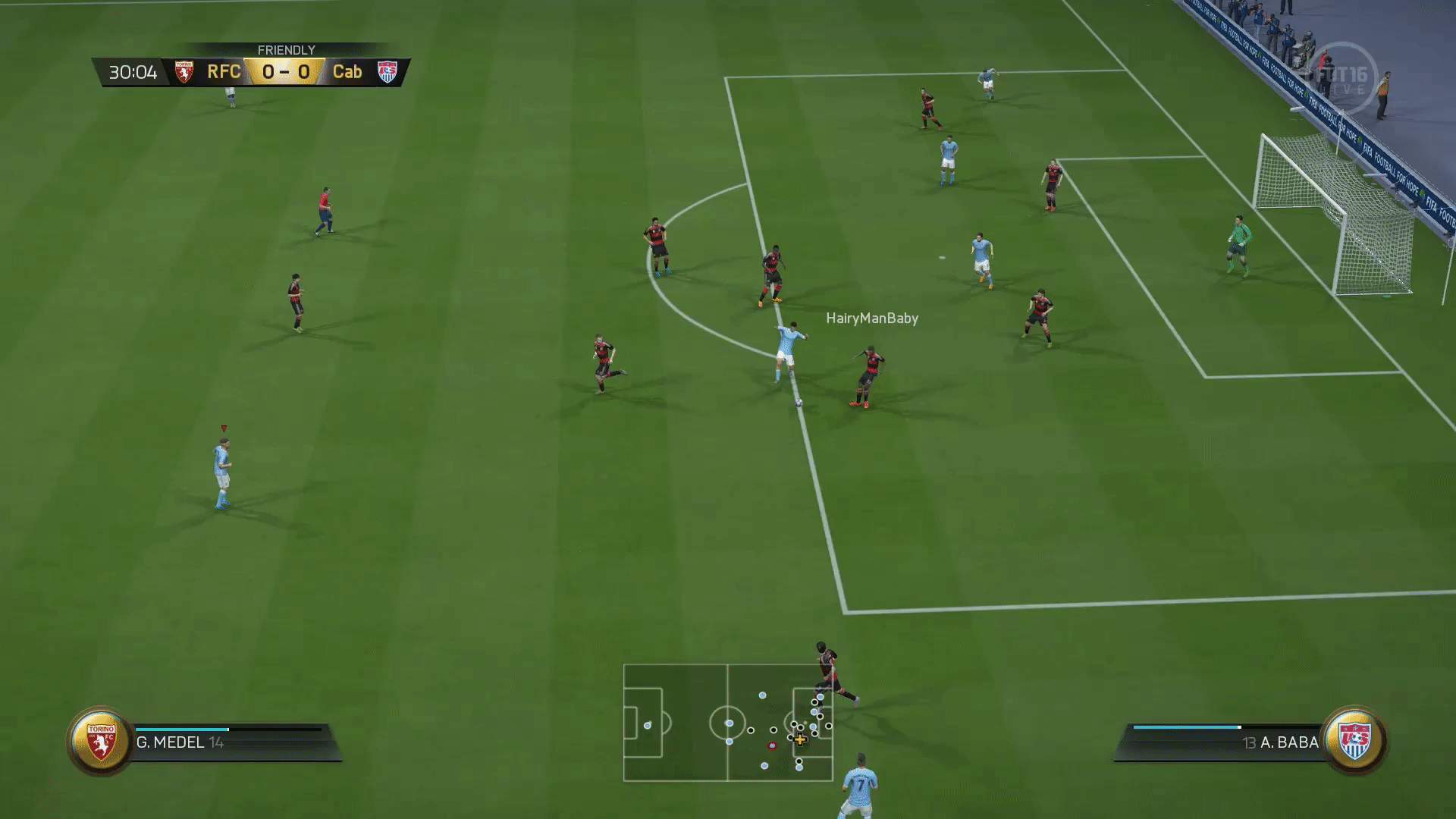Screen dimensions: 1456x819
Task: Click the US Soccer crest on the scoreboard
Action: (x=388, y=72)
